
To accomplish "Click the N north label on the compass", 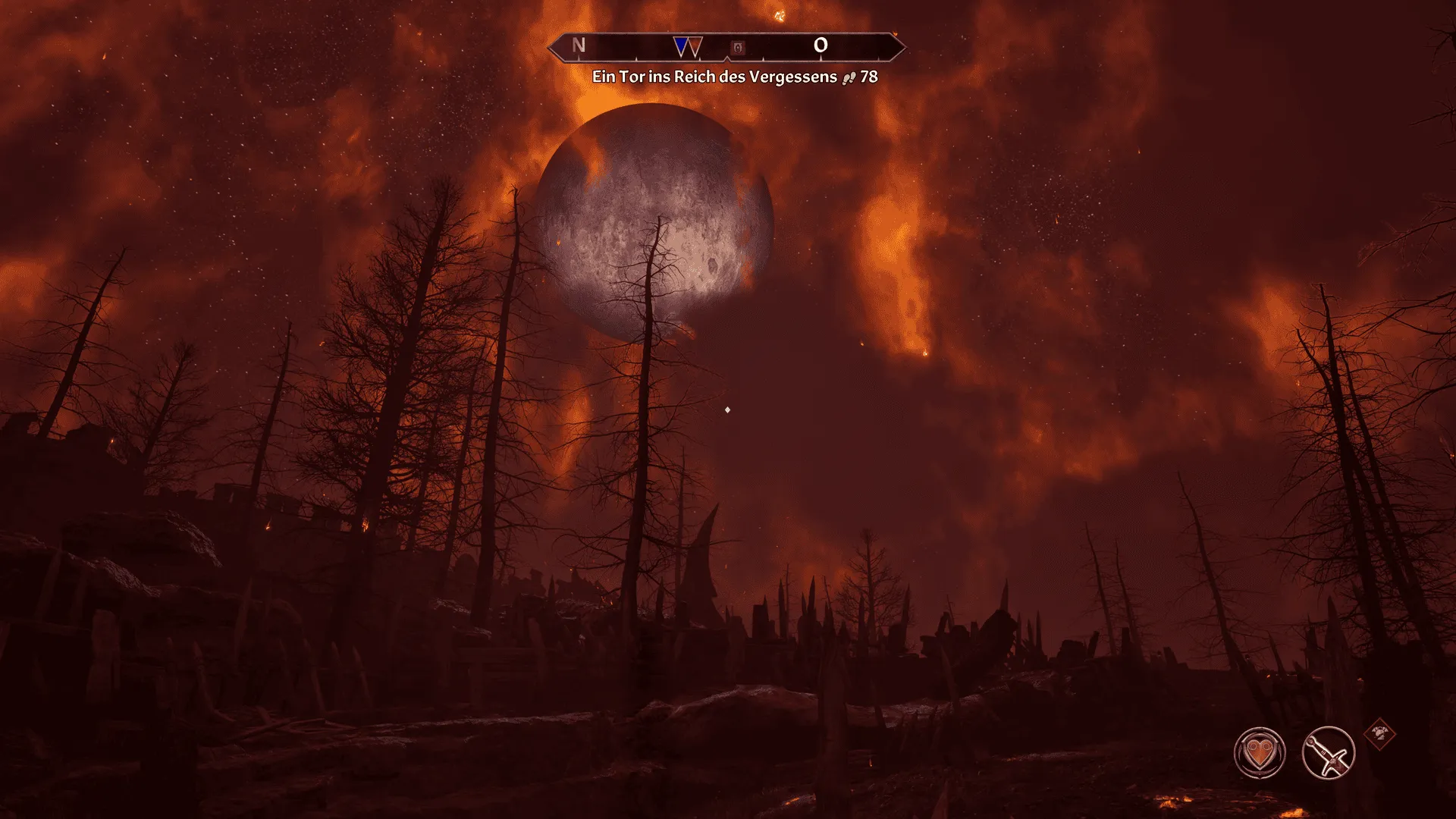I will [577, 45].
